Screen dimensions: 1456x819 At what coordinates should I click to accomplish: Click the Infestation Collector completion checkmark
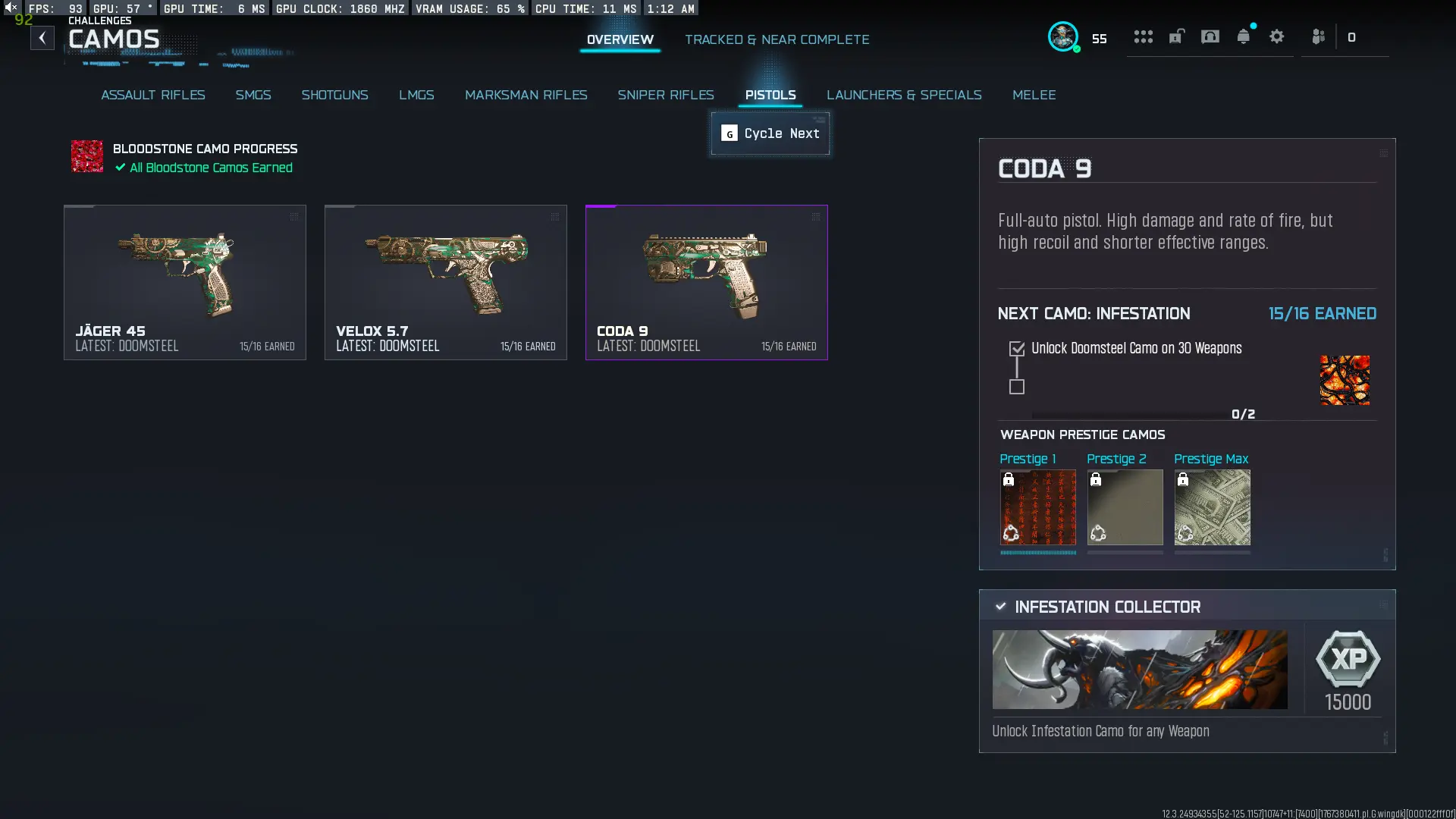tap(1000, 606)
